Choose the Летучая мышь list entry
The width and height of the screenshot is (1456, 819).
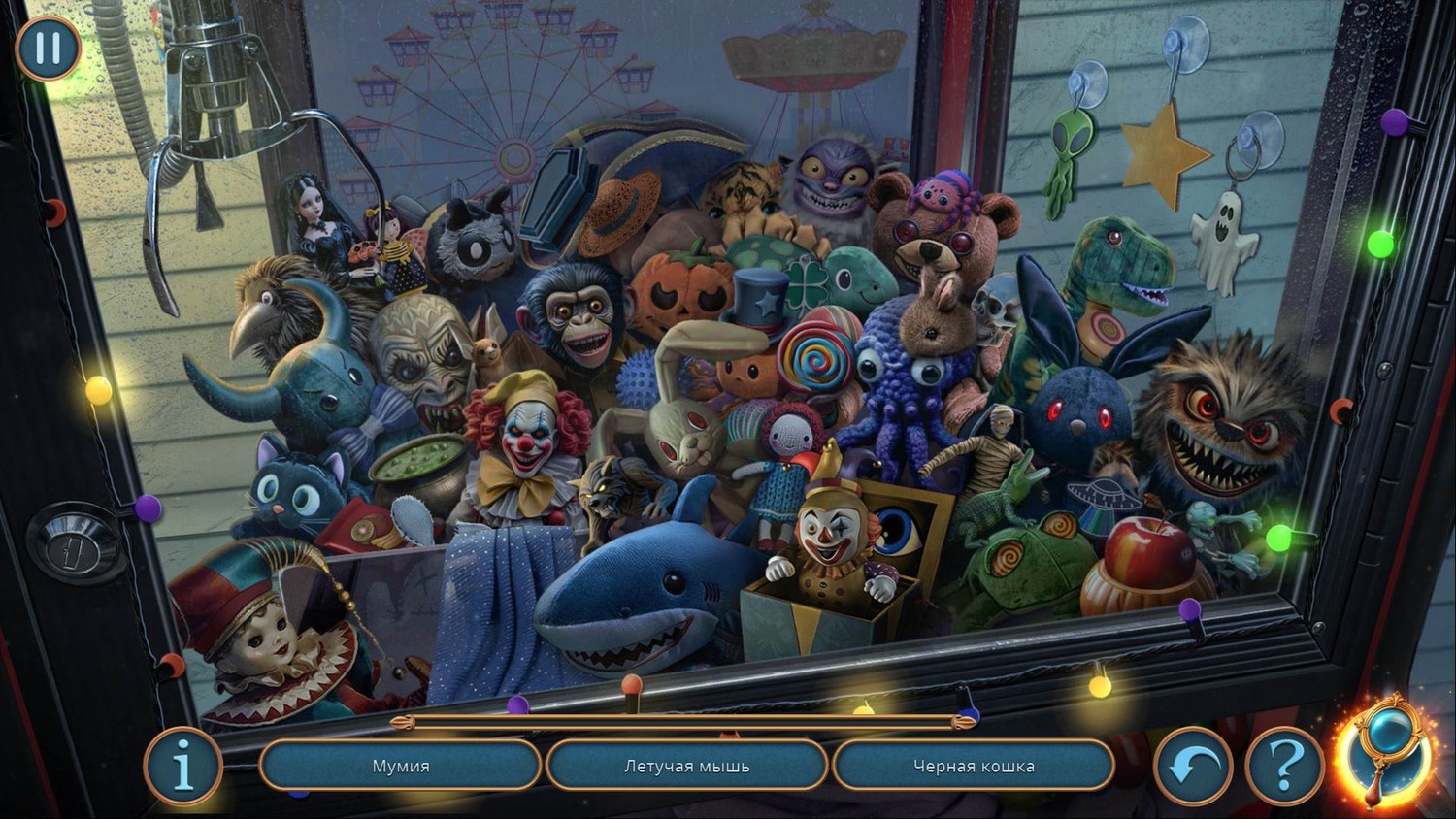coord(686,767)
